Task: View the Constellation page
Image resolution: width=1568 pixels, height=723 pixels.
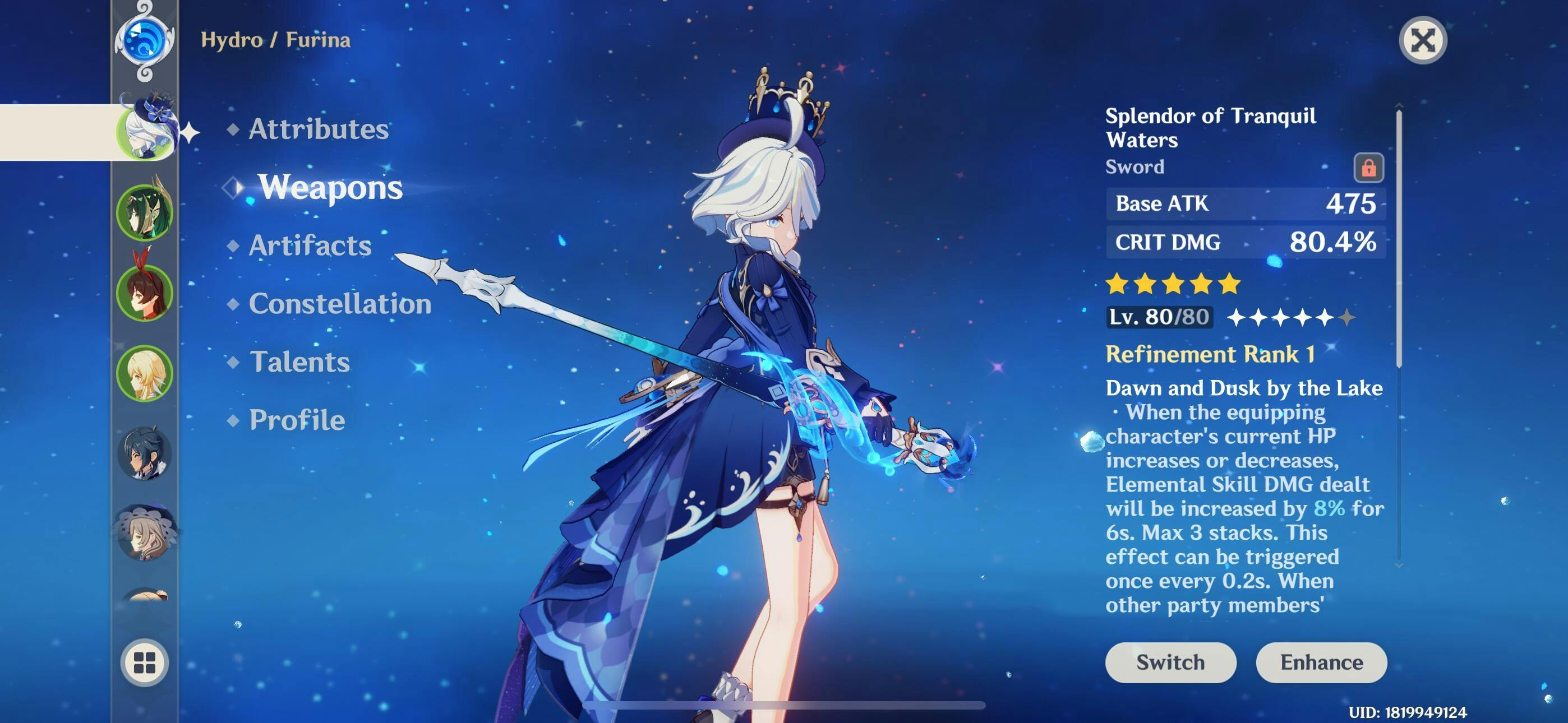Action: click(340, 304)
